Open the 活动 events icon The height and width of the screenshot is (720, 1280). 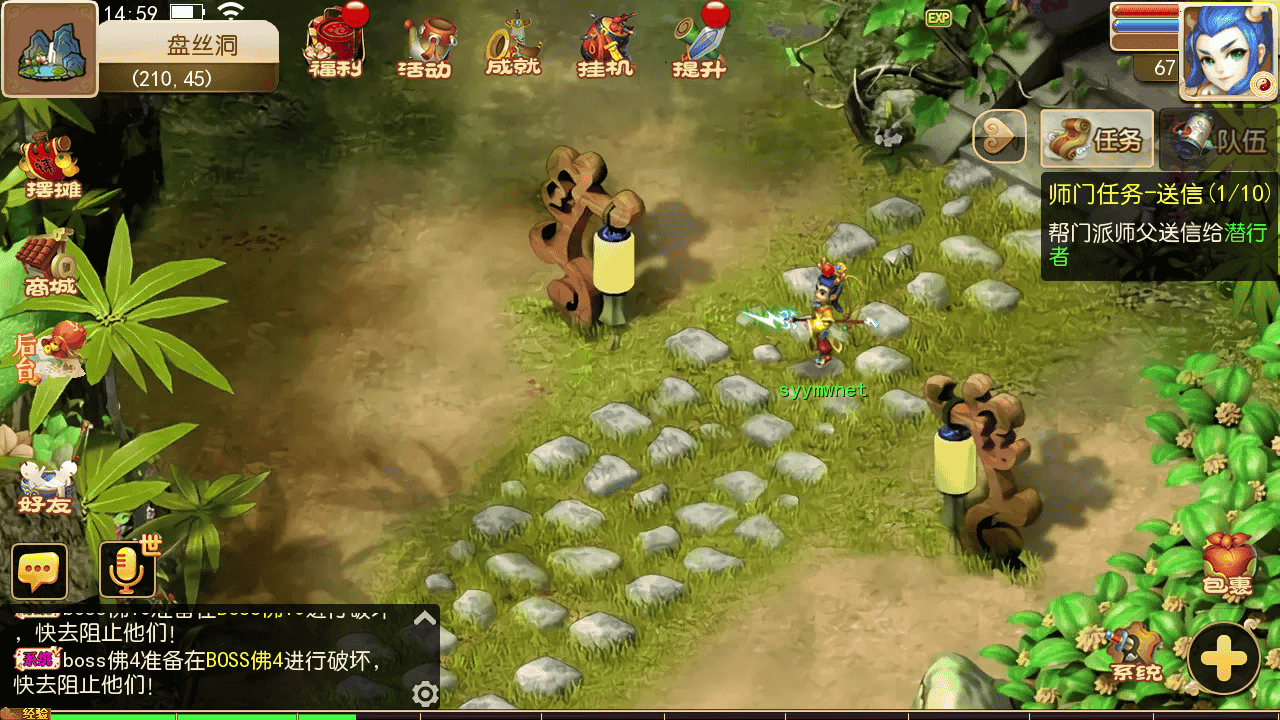click(x=427, y=47)
